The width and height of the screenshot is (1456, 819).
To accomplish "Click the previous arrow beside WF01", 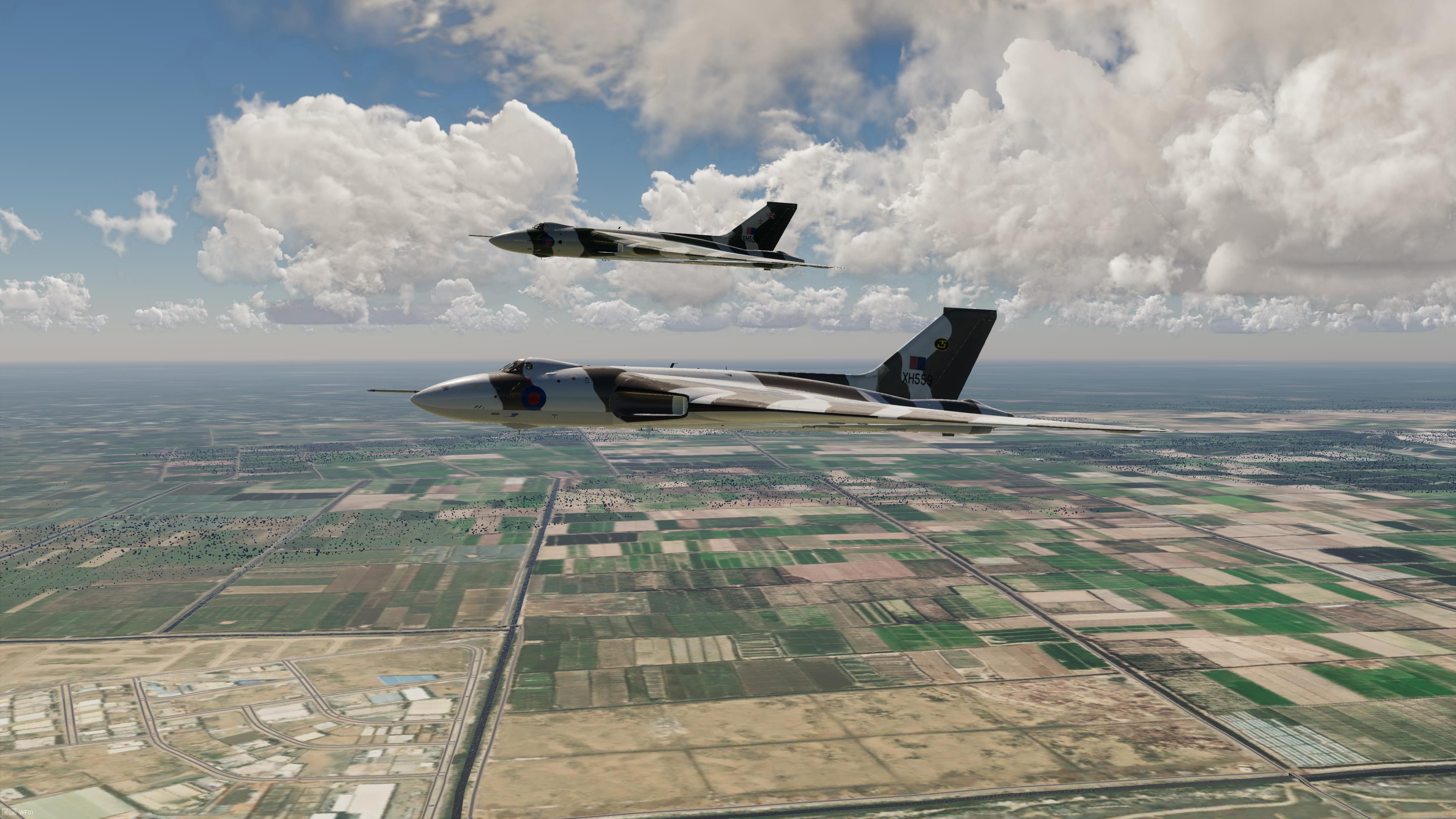I will point(6,813).
